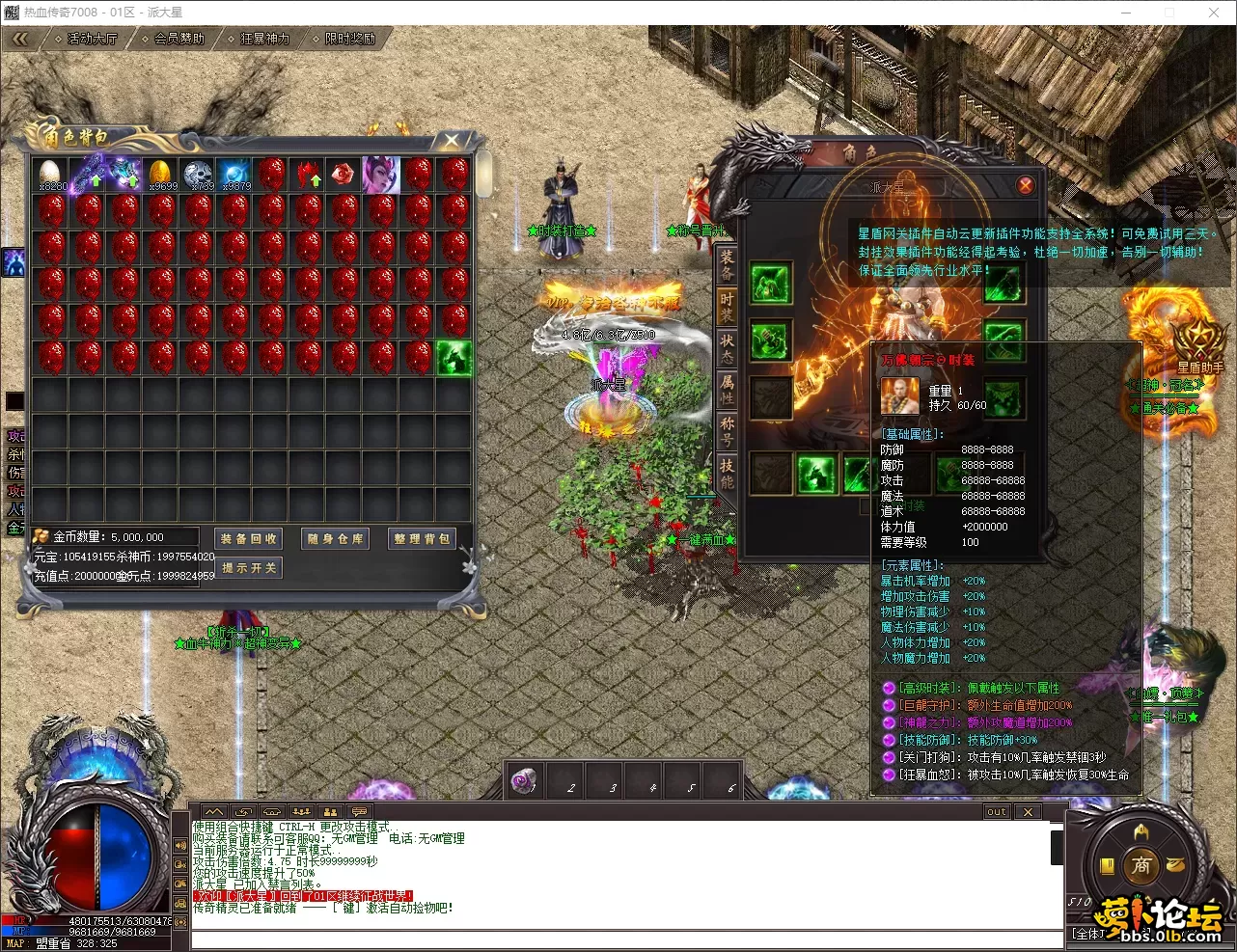This screenshot has width=1237, height=952.
Task: Select the white egg item in the bag
Action: (51, 175)
